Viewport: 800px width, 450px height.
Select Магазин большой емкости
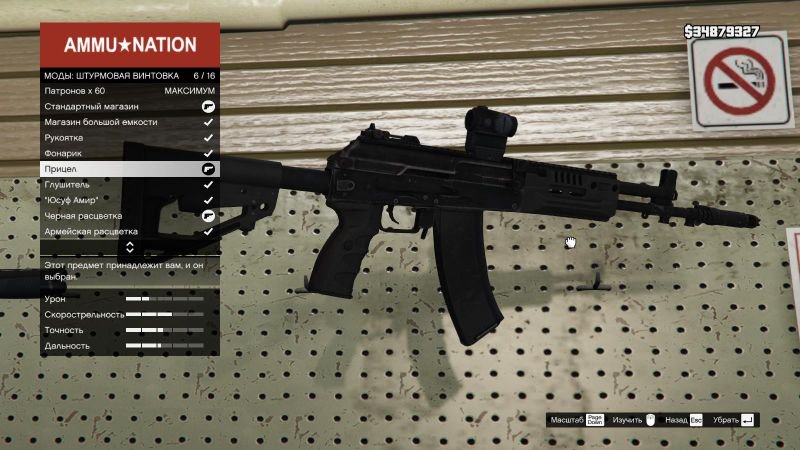coord(130,122)
